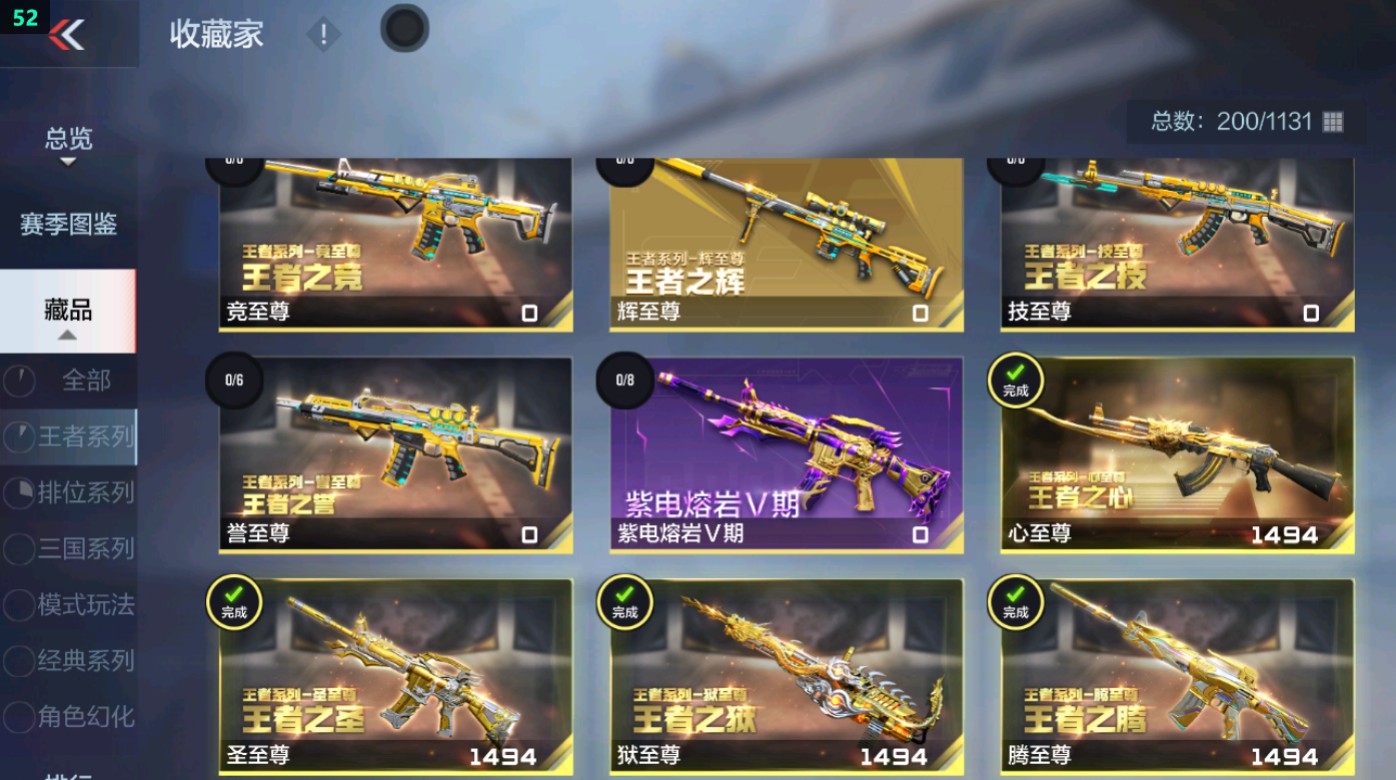Click the 完成 checkmark badge on 王者之圣
This screenshot has height=780, width=1396.
click(x=234, y=604)
